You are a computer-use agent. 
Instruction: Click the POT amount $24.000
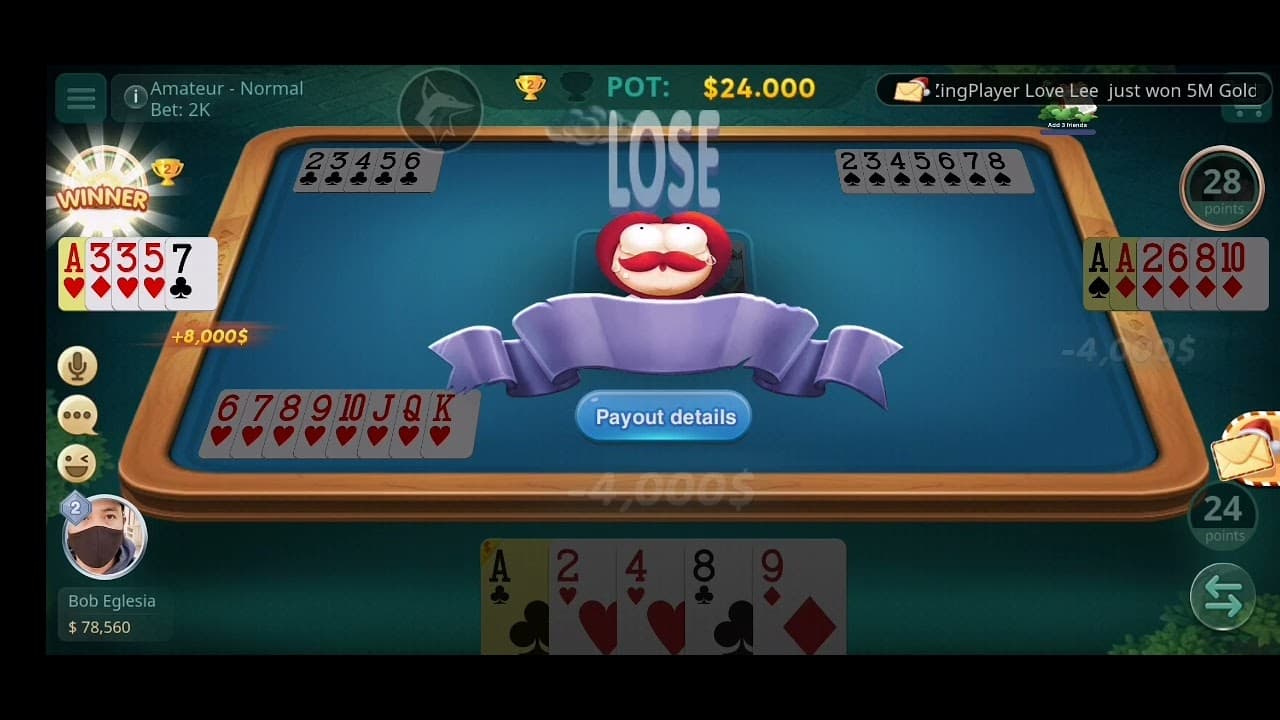pyautogui.click(x=758, y=88)
